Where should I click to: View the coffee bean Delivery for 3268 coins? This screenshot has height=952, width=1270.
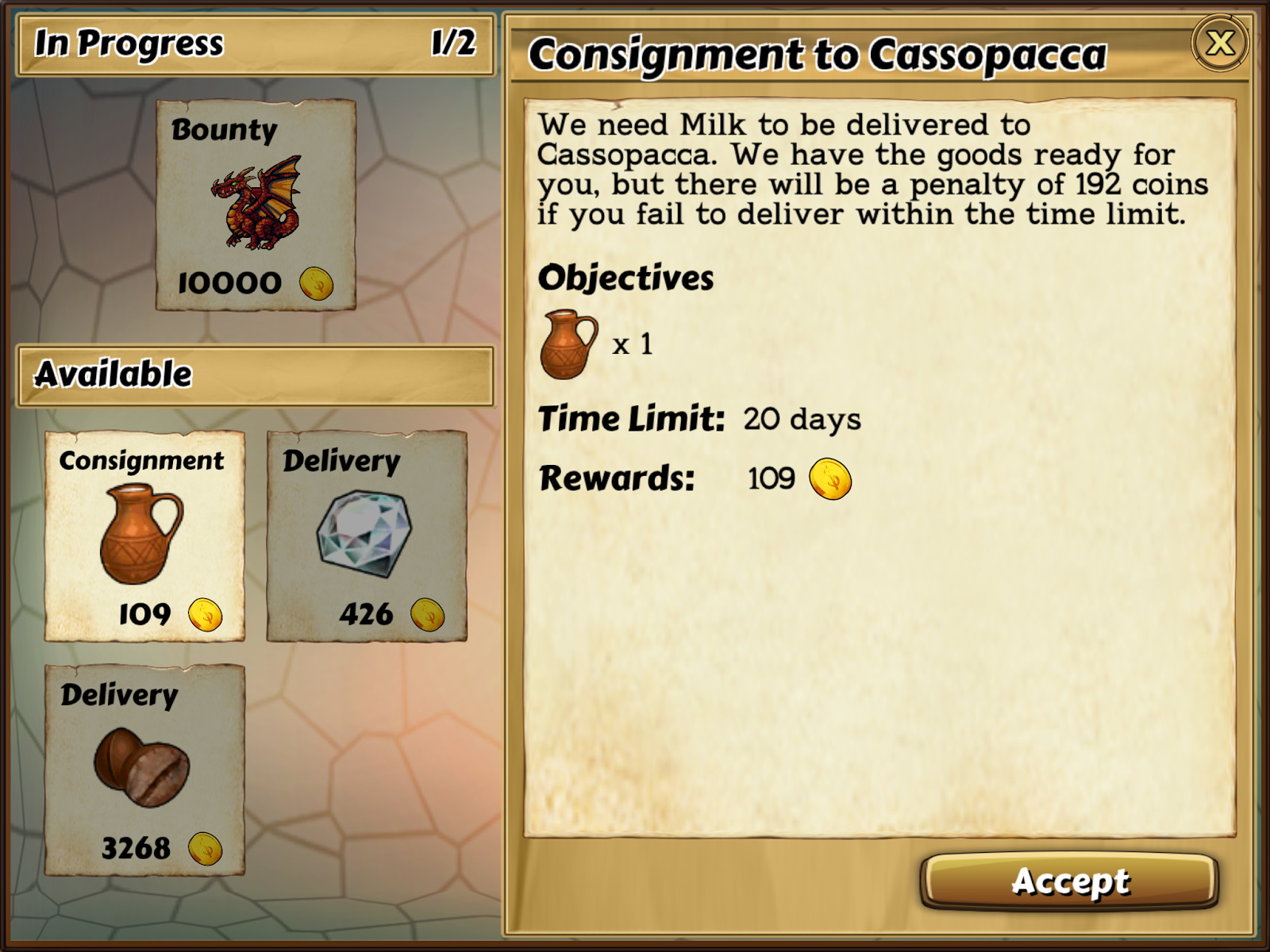[144, 770]
